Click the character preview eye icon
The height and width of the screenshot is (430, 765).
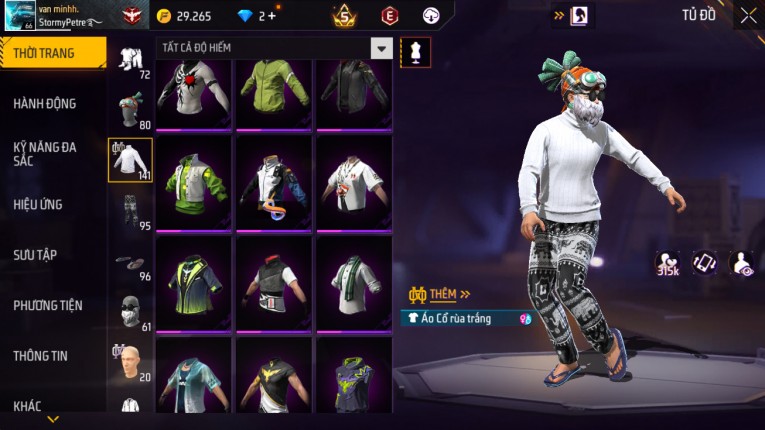click(x=742, y=262)
